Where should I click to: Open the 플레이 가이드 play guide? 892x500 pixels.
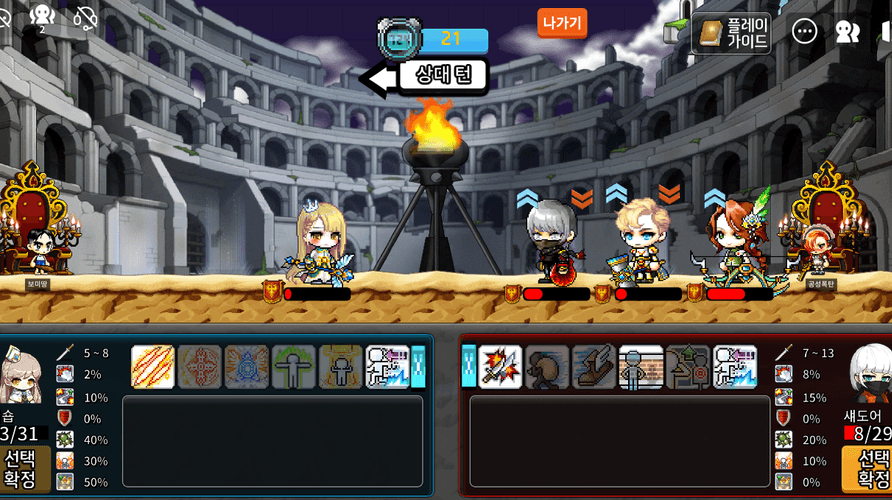pos(733,33)
